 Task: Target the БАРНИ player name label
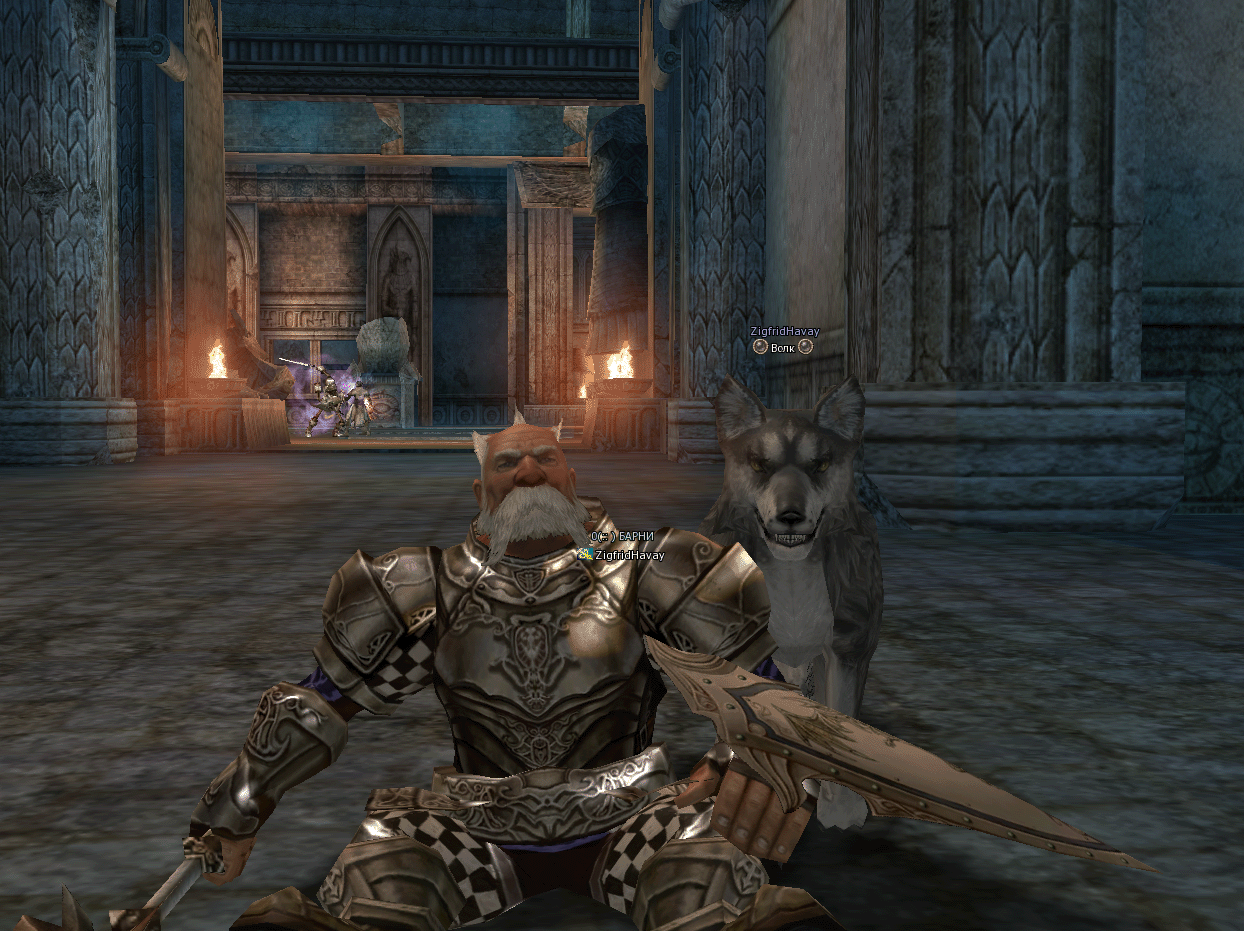[637, 537]
